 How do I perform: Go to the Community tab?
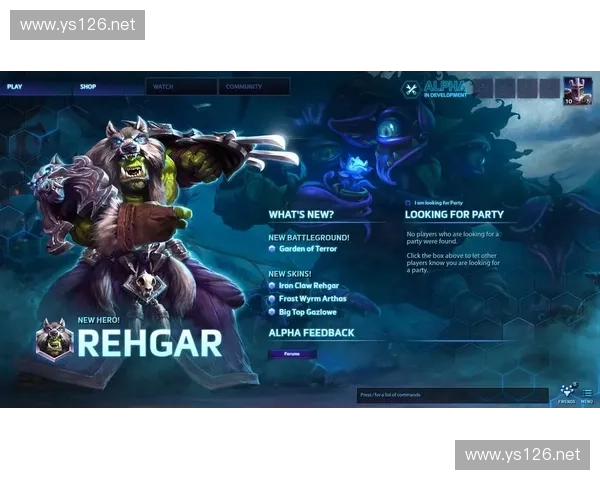click(243, 87)
